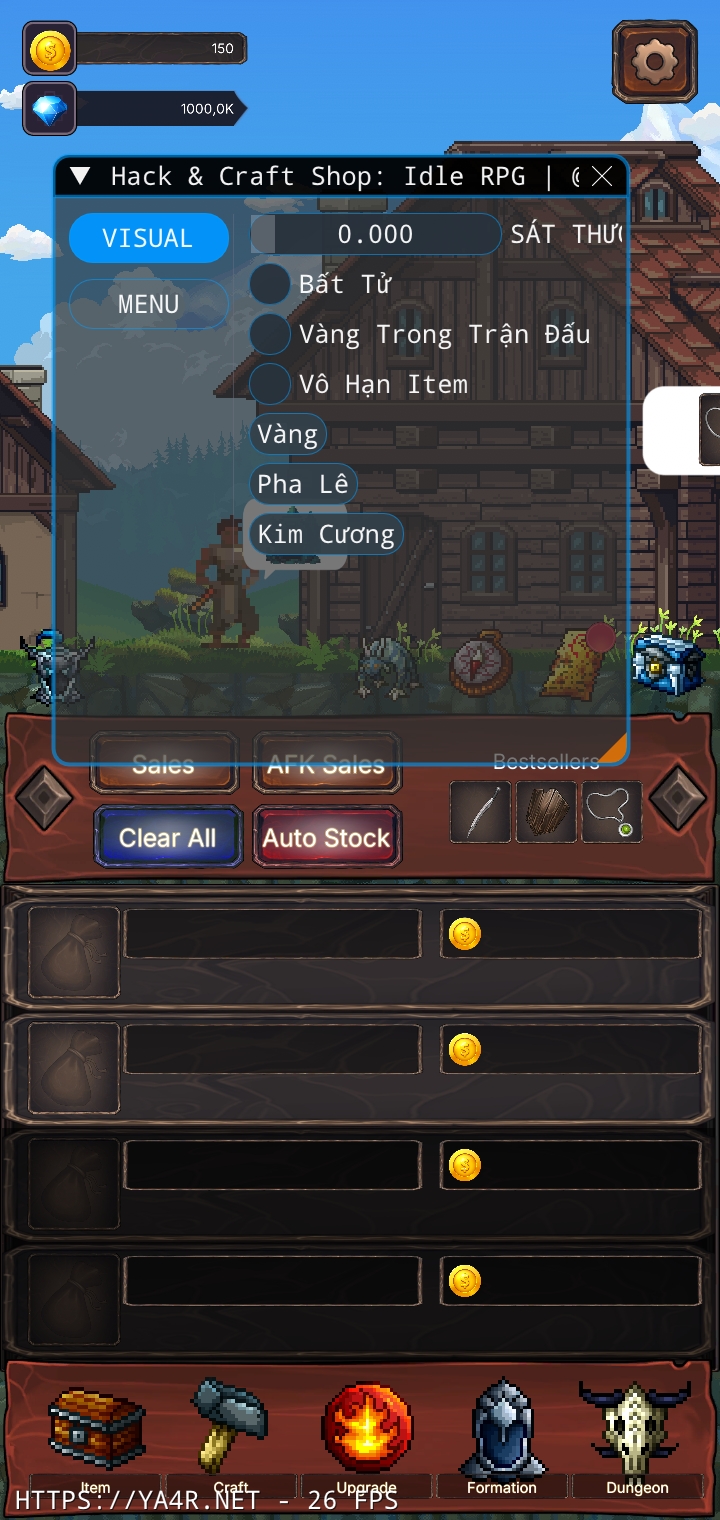Close the Hack & Craft Shop overlay
Viewport: 720px width, 1520px height.
[x=602, y=177]
